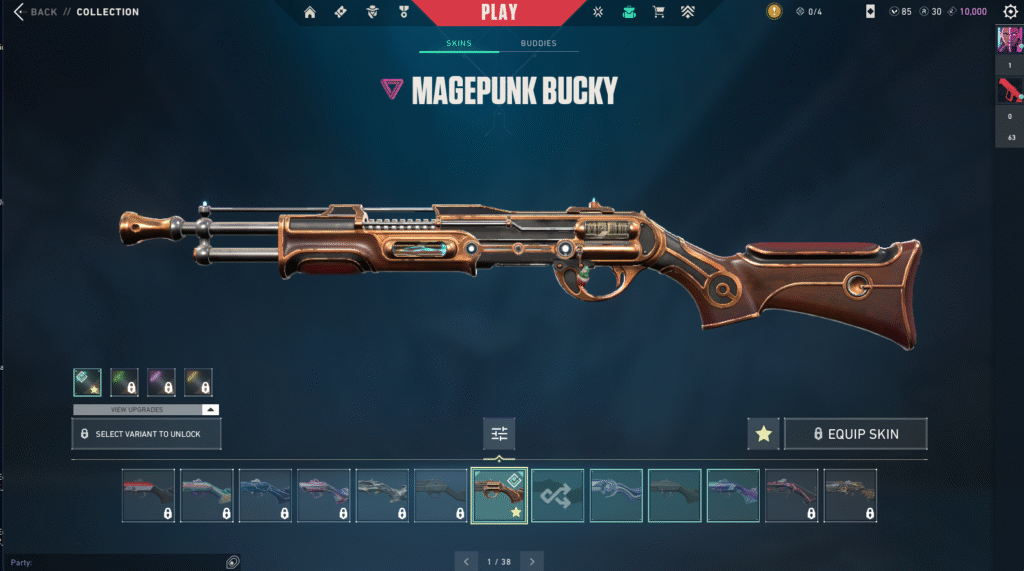Go to the previous skin page arrow

coord(466,561)
